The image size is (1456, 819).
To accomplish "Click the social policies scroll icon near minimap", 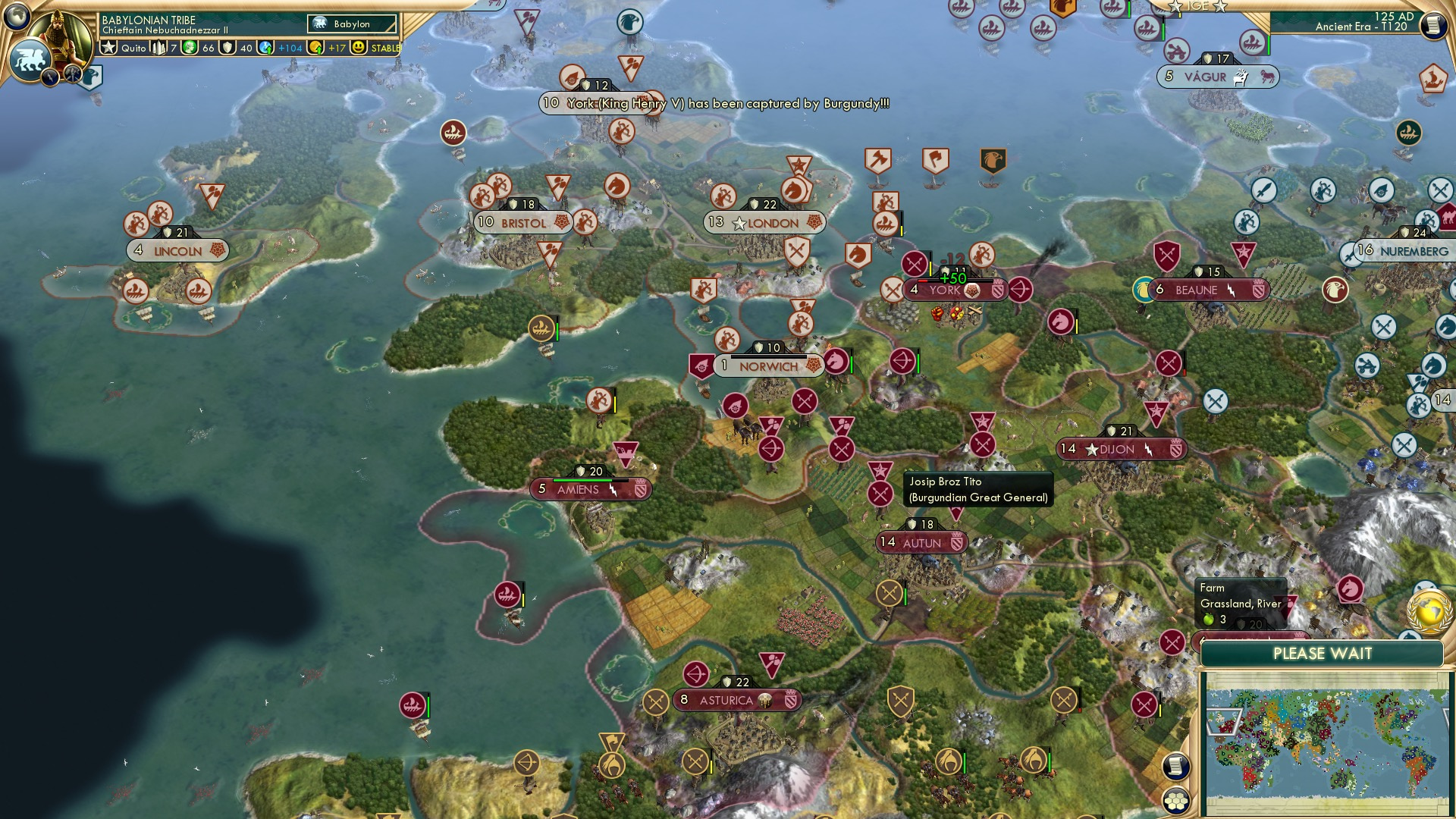I will pos(1176,764).
